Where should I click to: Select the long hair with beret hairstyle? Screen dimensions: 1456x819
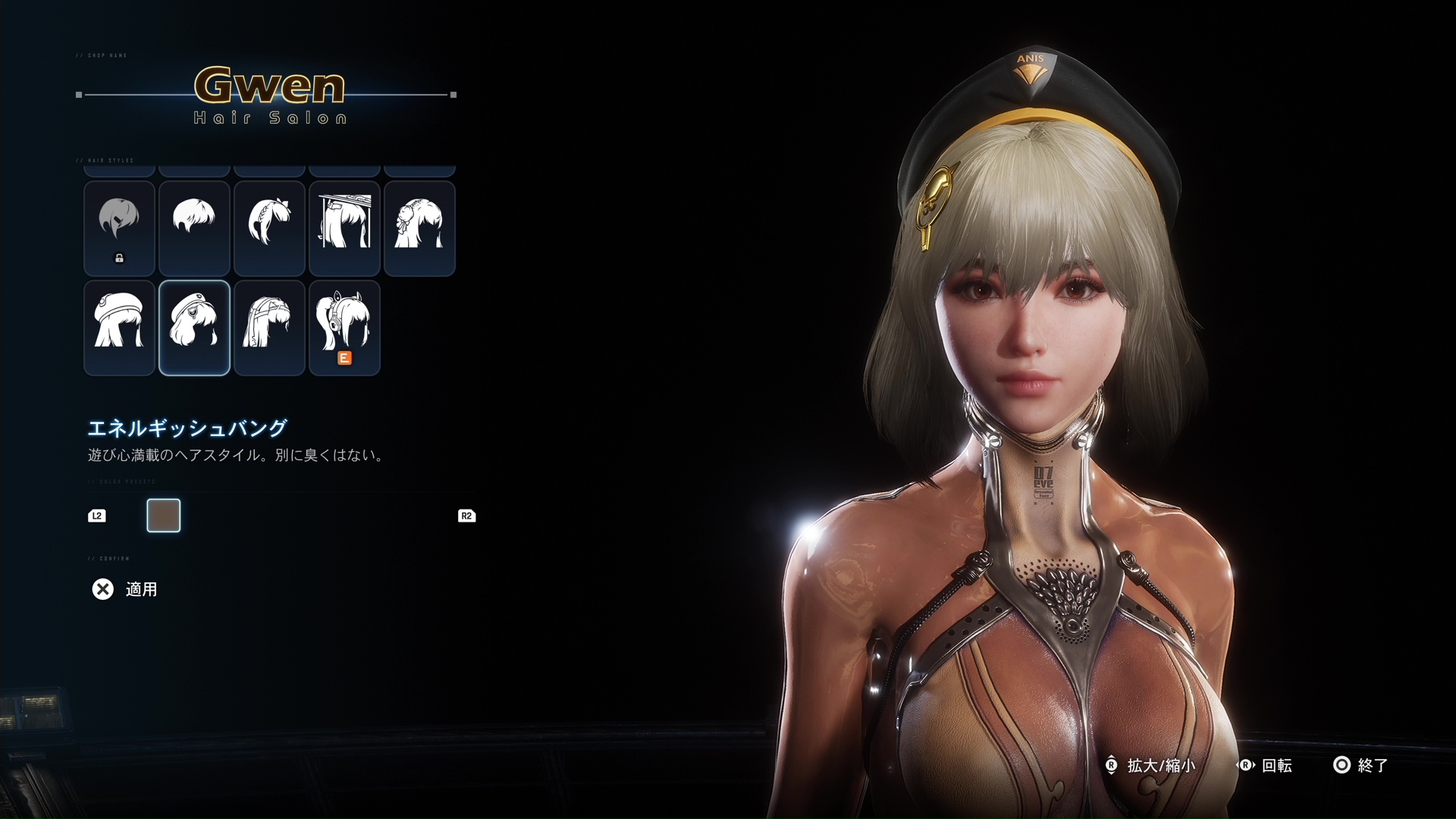click(119, 328)
